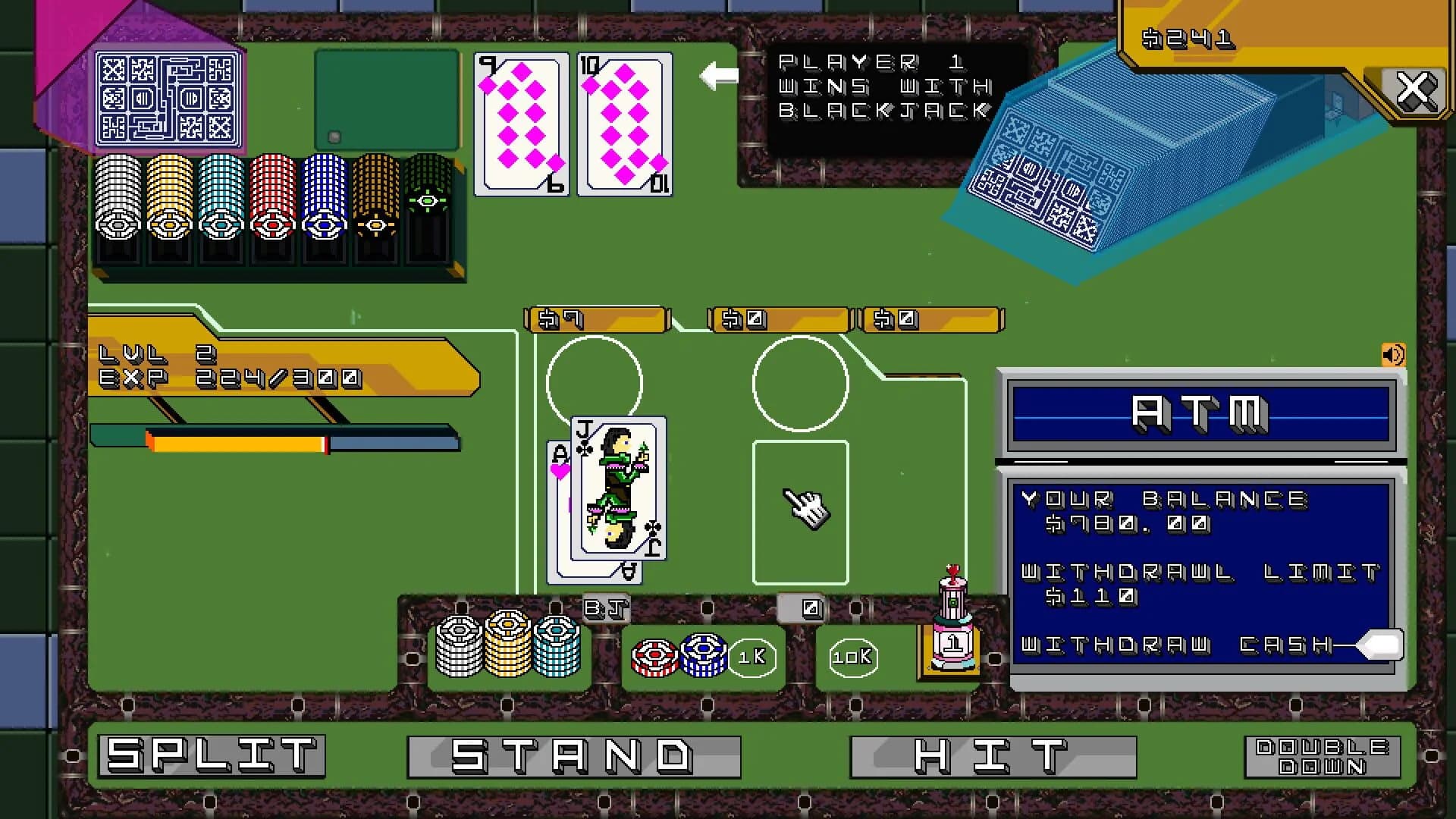Mute audio with the speaker toggle

(1394, 353)
